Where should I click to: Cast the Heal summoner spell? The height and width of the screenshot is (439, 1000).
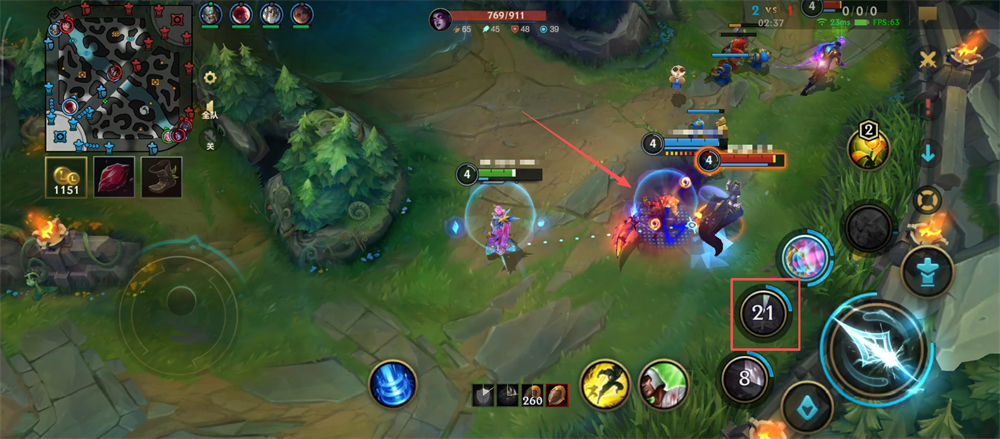pos(664,384)
